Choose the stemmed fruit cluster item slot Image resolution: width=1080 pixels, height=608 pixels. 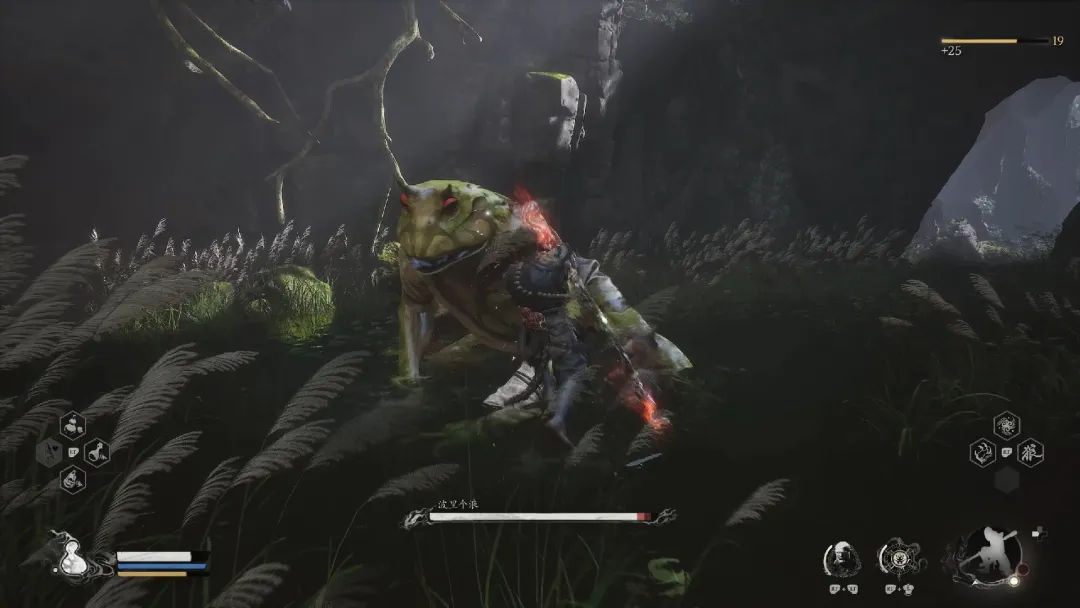[x=73, y=426]
